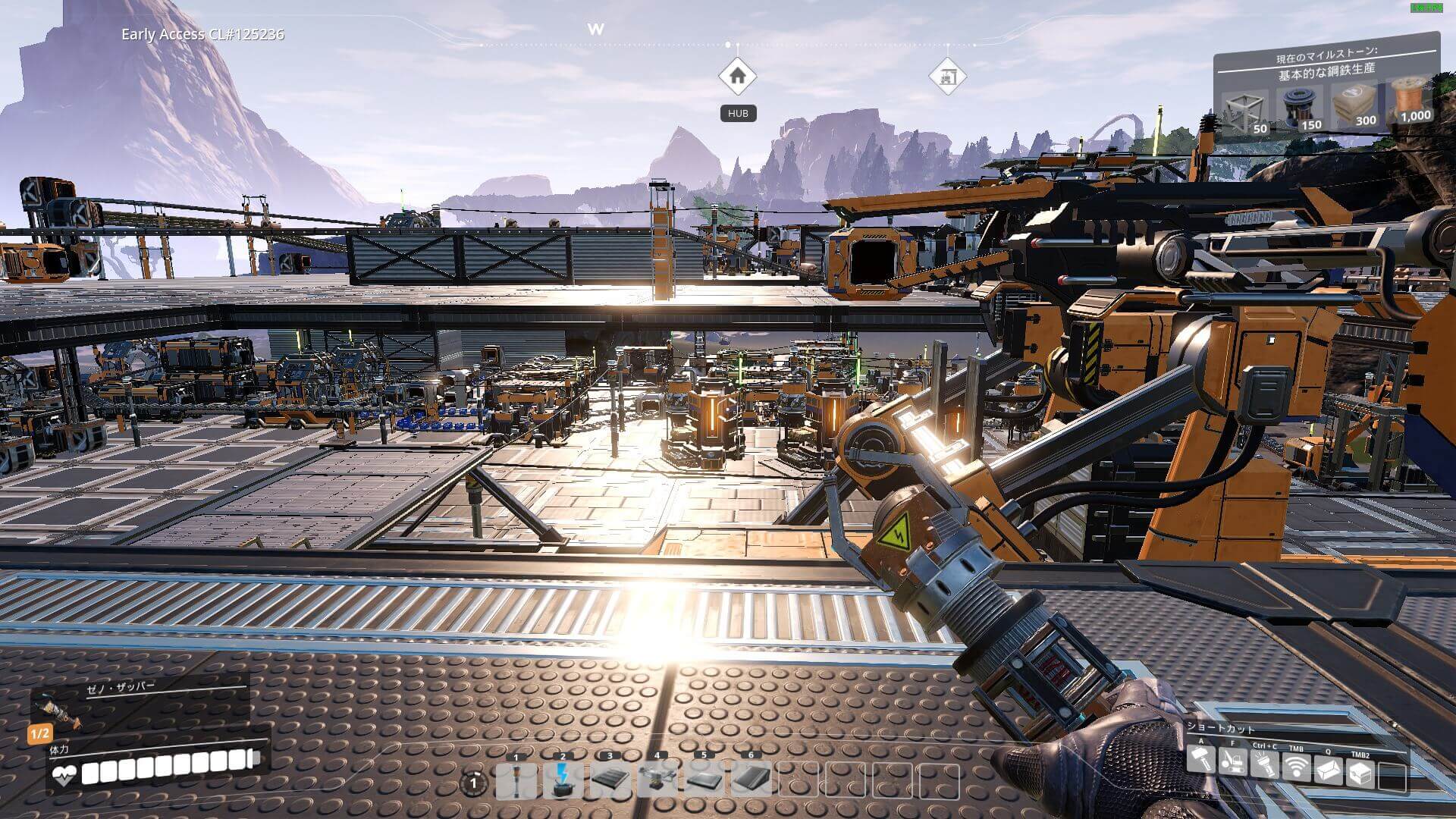Choose the ramp piece in hotbar slot 6
The height and width of the screenshot is (819, 1456).
751,780
